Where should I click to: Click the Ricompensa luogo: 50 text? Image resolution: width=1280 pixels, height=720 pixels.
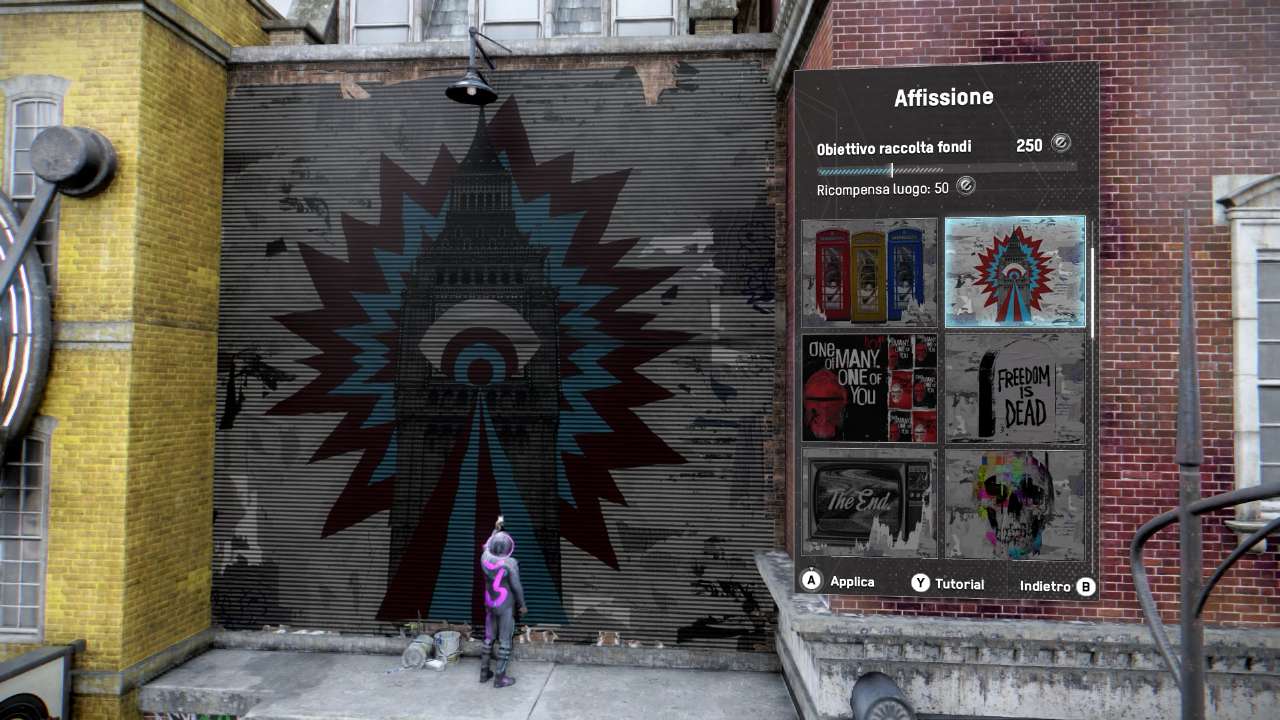(882, 186)
